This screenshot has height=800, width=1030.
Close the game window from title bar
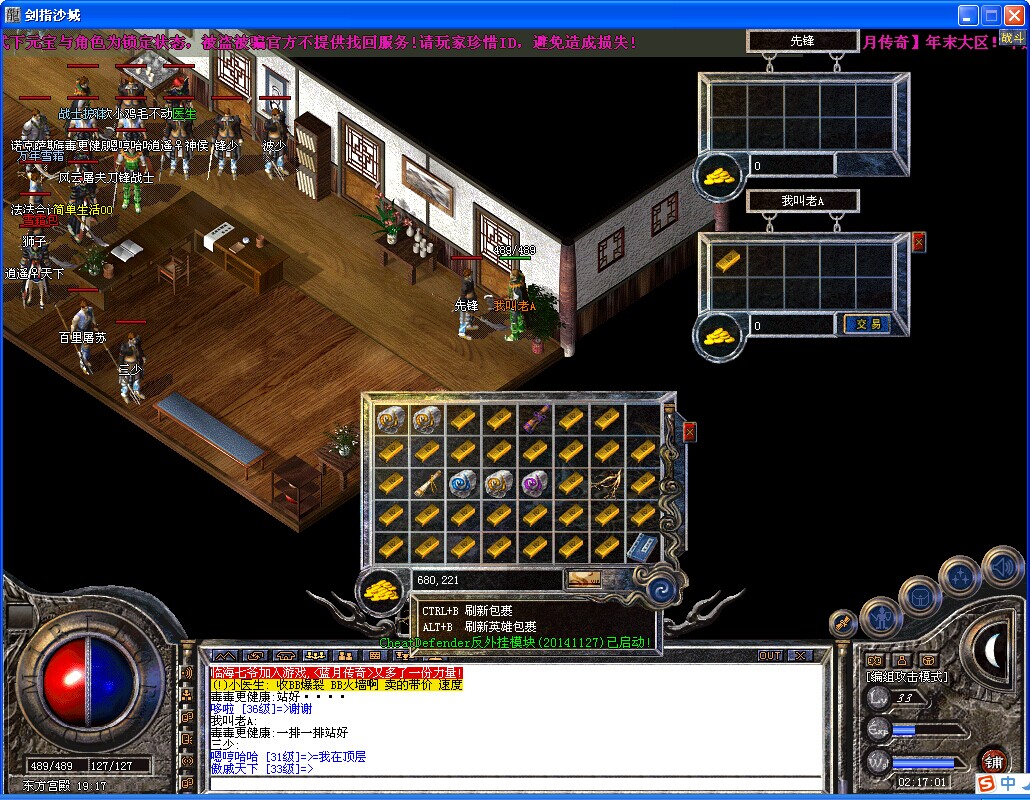click(1013, 15)
